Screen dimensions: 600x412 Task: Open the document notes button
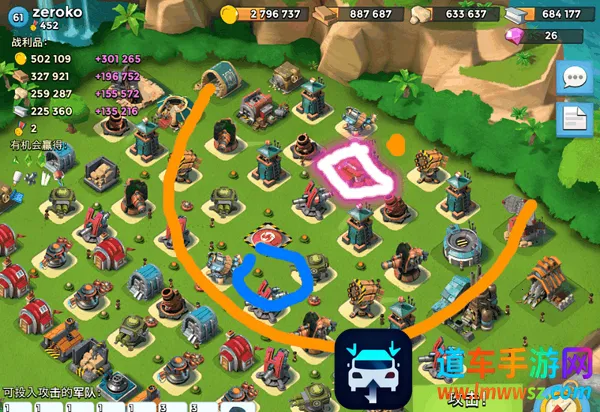pos(575,121)
